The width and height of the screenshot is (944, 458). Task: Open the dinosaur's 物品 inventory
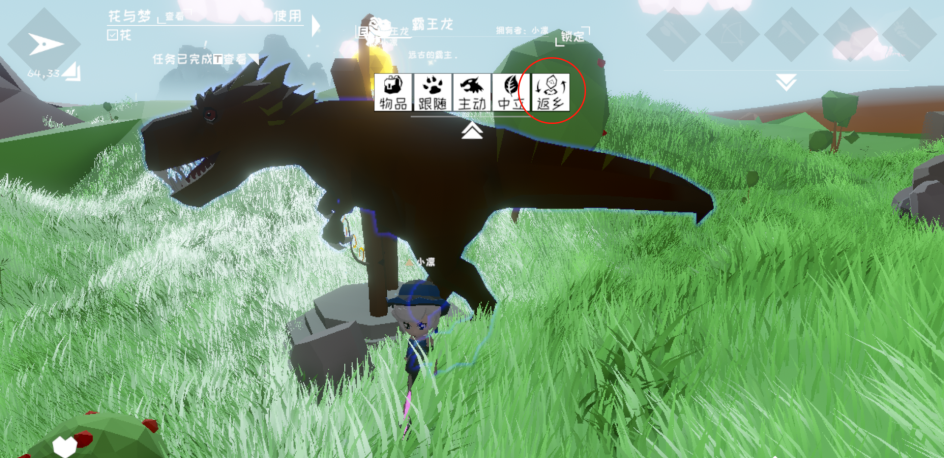point(392,92)
